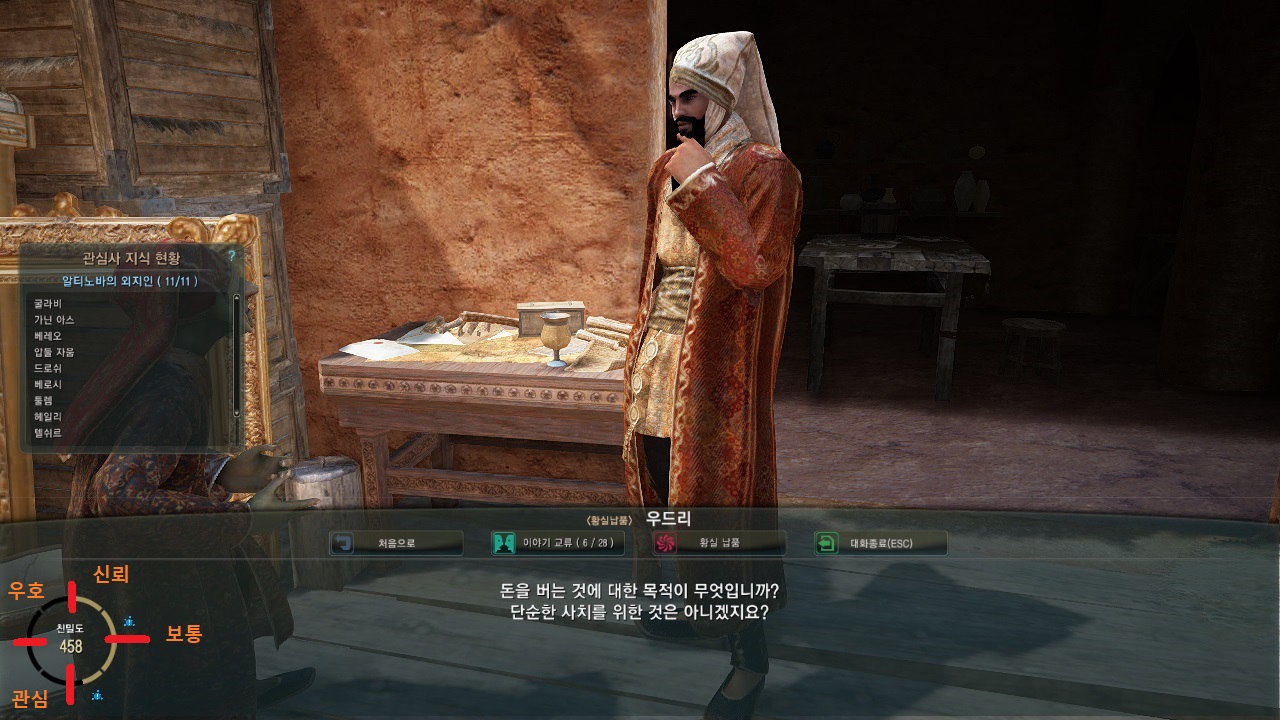Select 굴라비 in the knowledge list
This screenshot has width=1280, height=720.
48,304
